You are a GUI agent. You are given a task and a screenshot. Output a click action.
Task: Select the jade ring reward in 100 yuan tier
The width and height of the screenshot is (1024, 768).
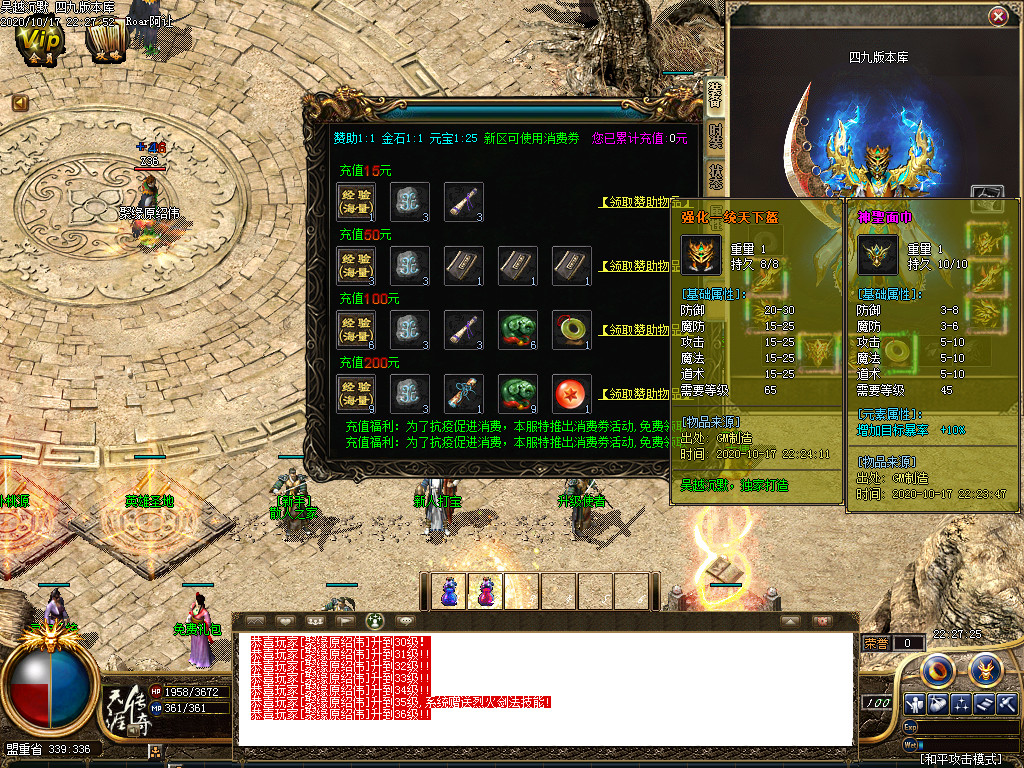click(571, 329)
